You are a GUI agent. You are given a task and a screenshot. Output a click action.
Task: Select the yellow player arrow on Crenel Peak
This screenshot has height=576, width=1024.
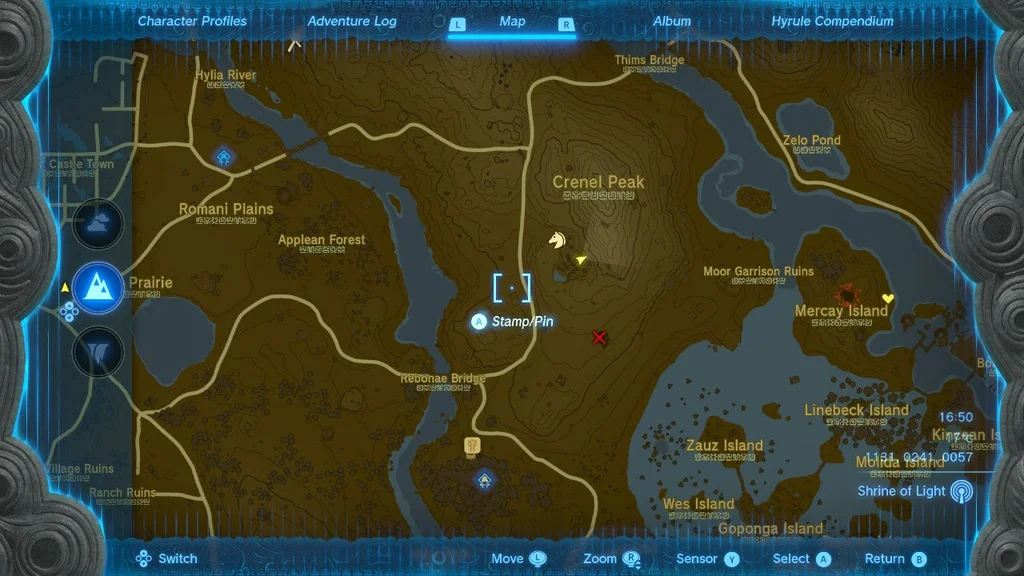pyautogui.click(x=581, y=260)
